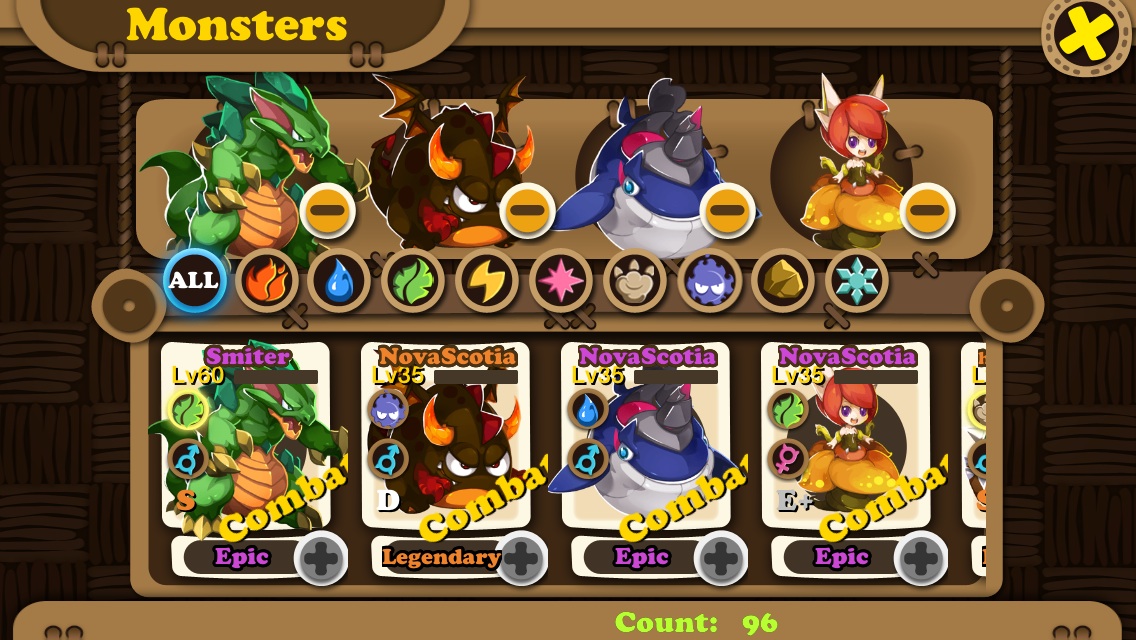
Task: Show only leaf element monsters
Action: pyautogui.click(x=413, y=281)
